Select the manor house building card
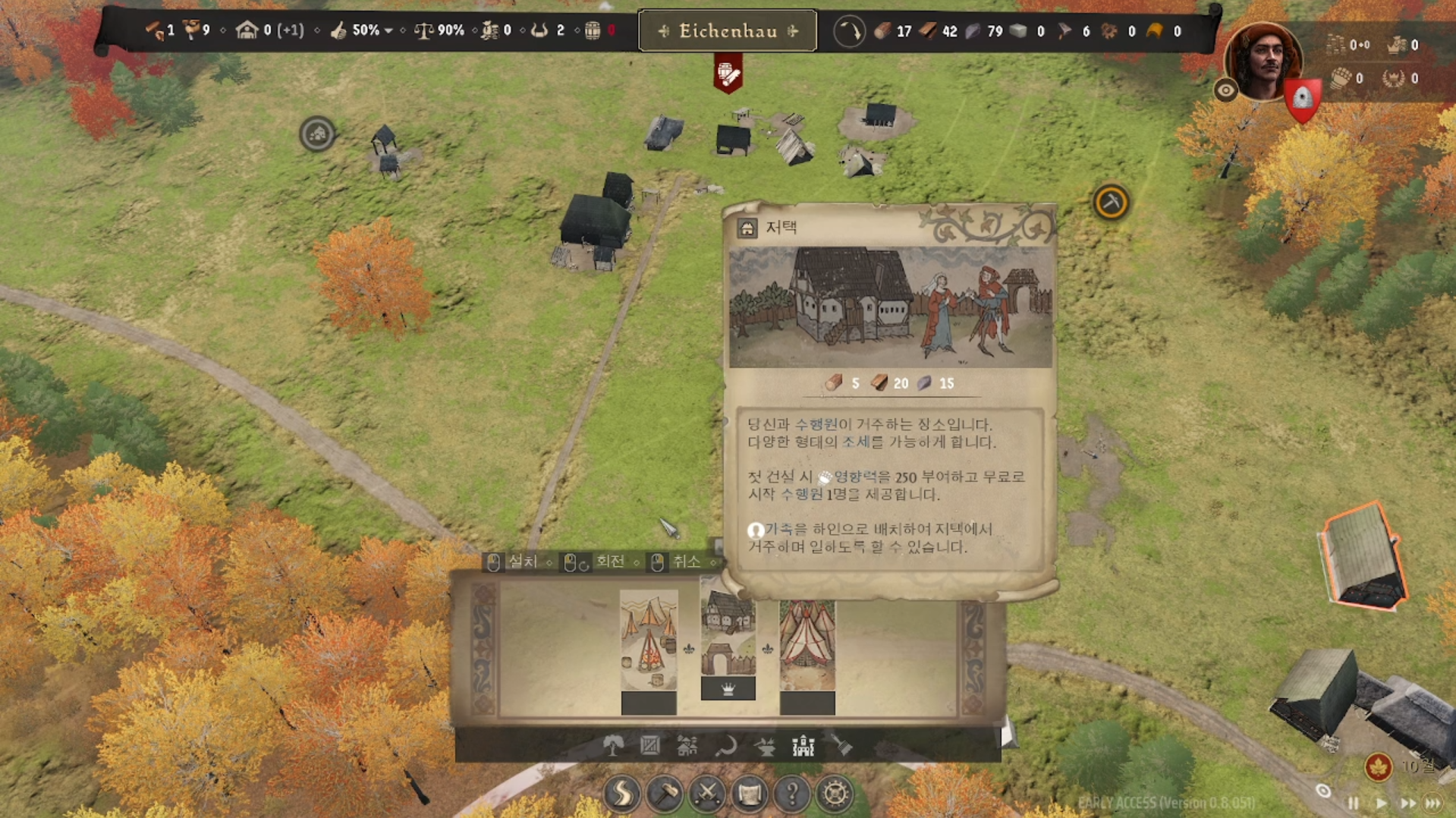 tap(728, 637)
